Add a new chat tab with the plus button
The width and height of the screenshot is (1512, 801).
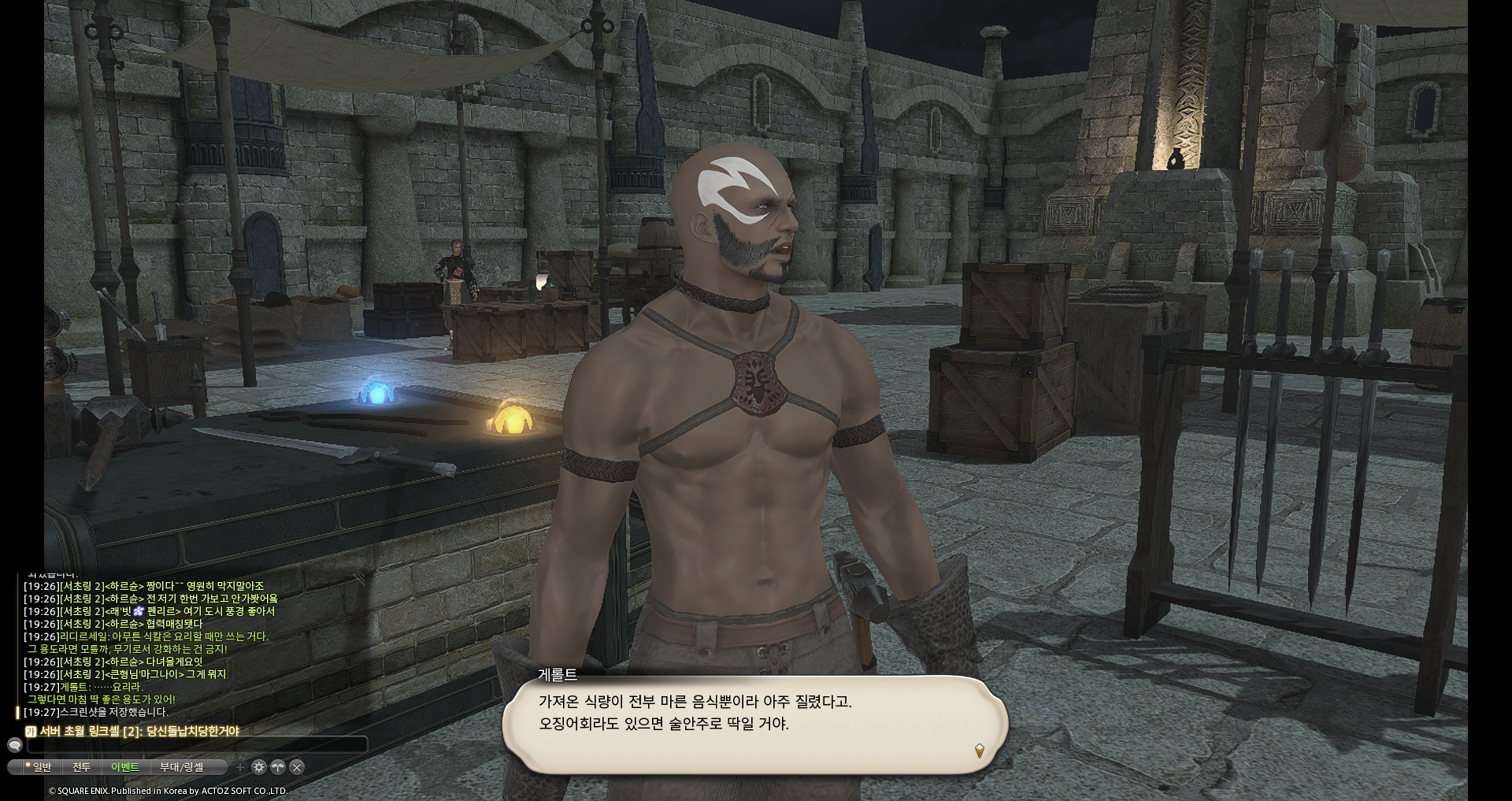click(x=240, y=767)
